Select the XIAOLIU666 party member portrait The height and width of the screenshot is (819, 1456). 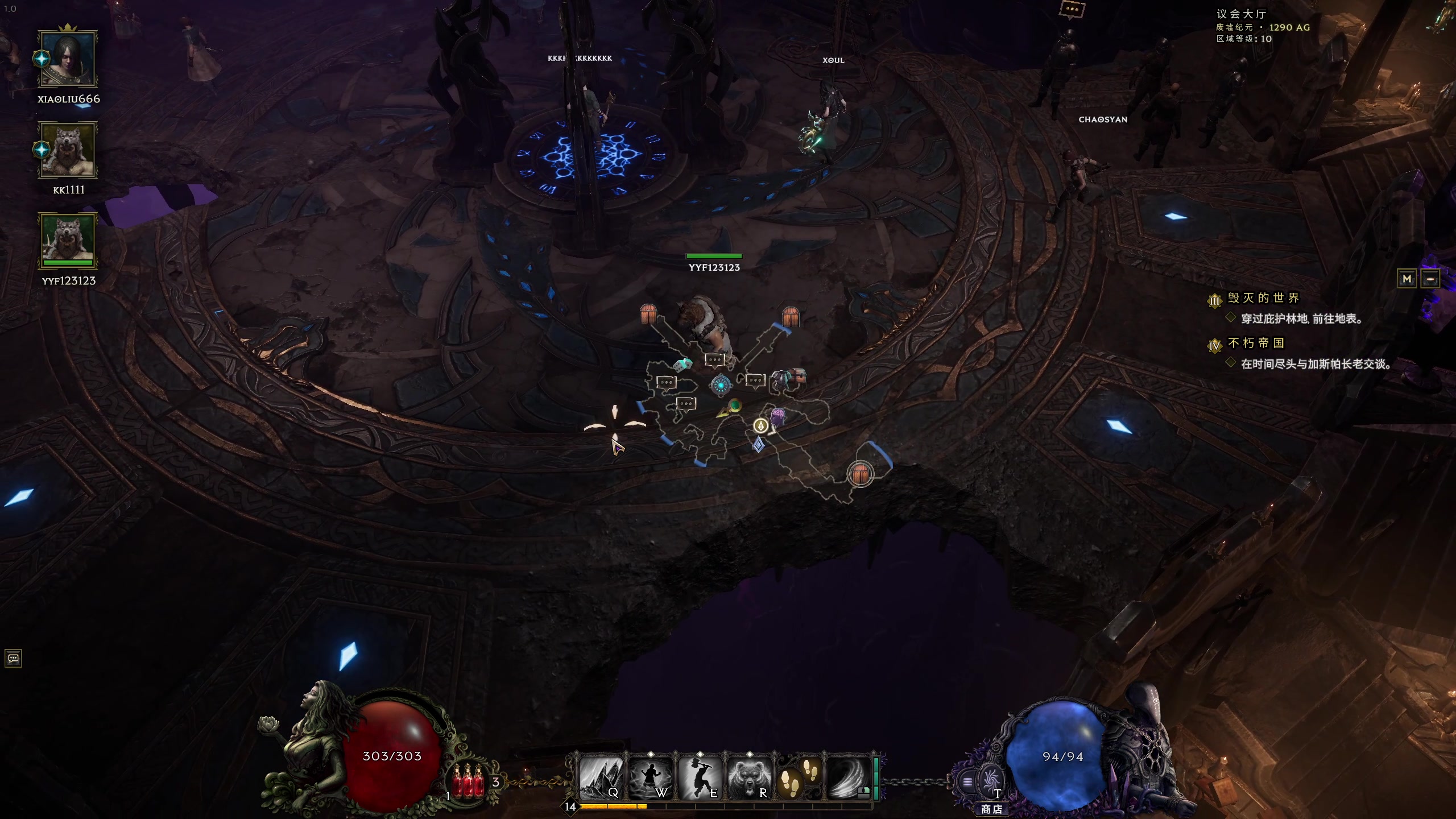click(68, 59)
